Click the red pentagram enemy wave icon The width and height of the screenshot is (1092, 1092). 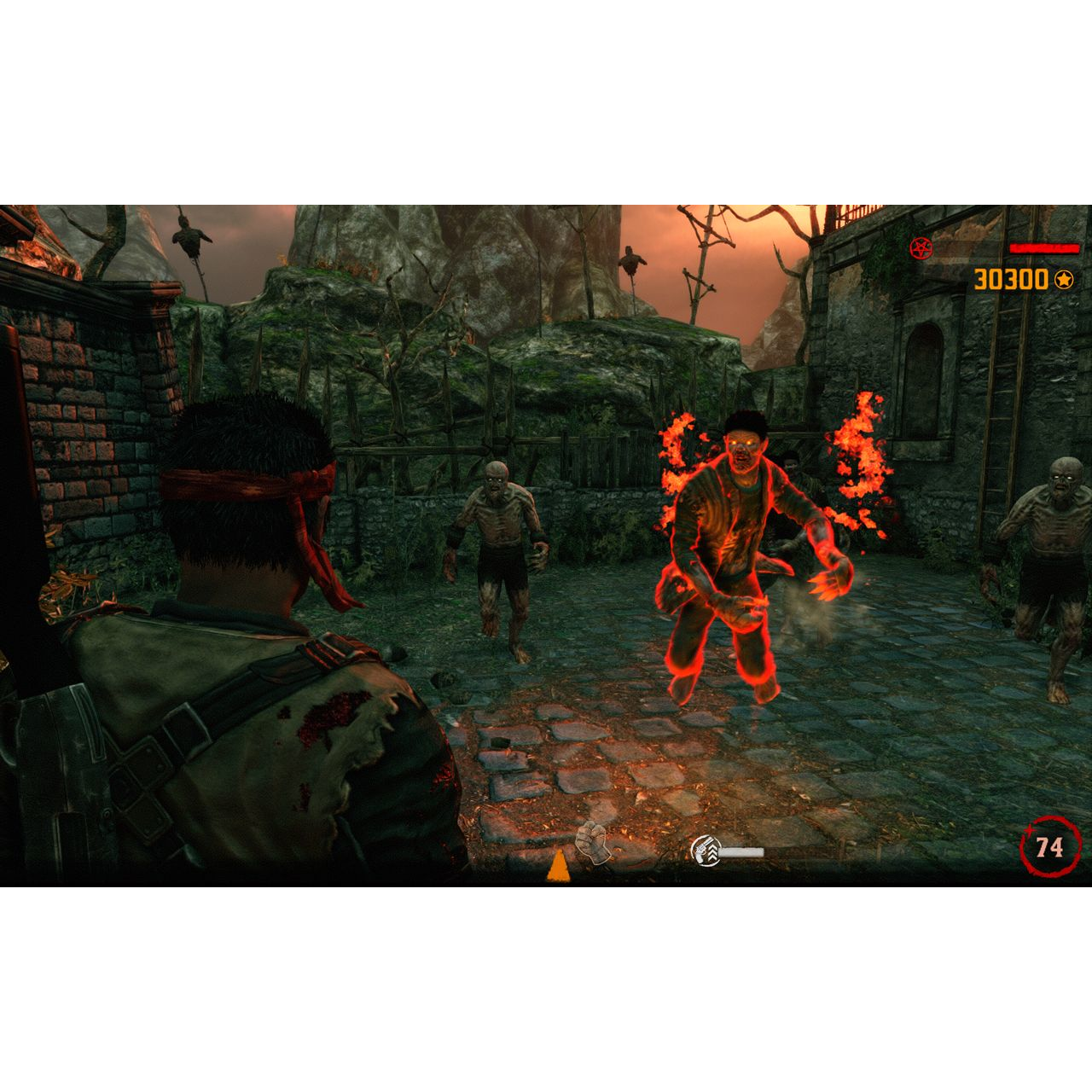921,248
